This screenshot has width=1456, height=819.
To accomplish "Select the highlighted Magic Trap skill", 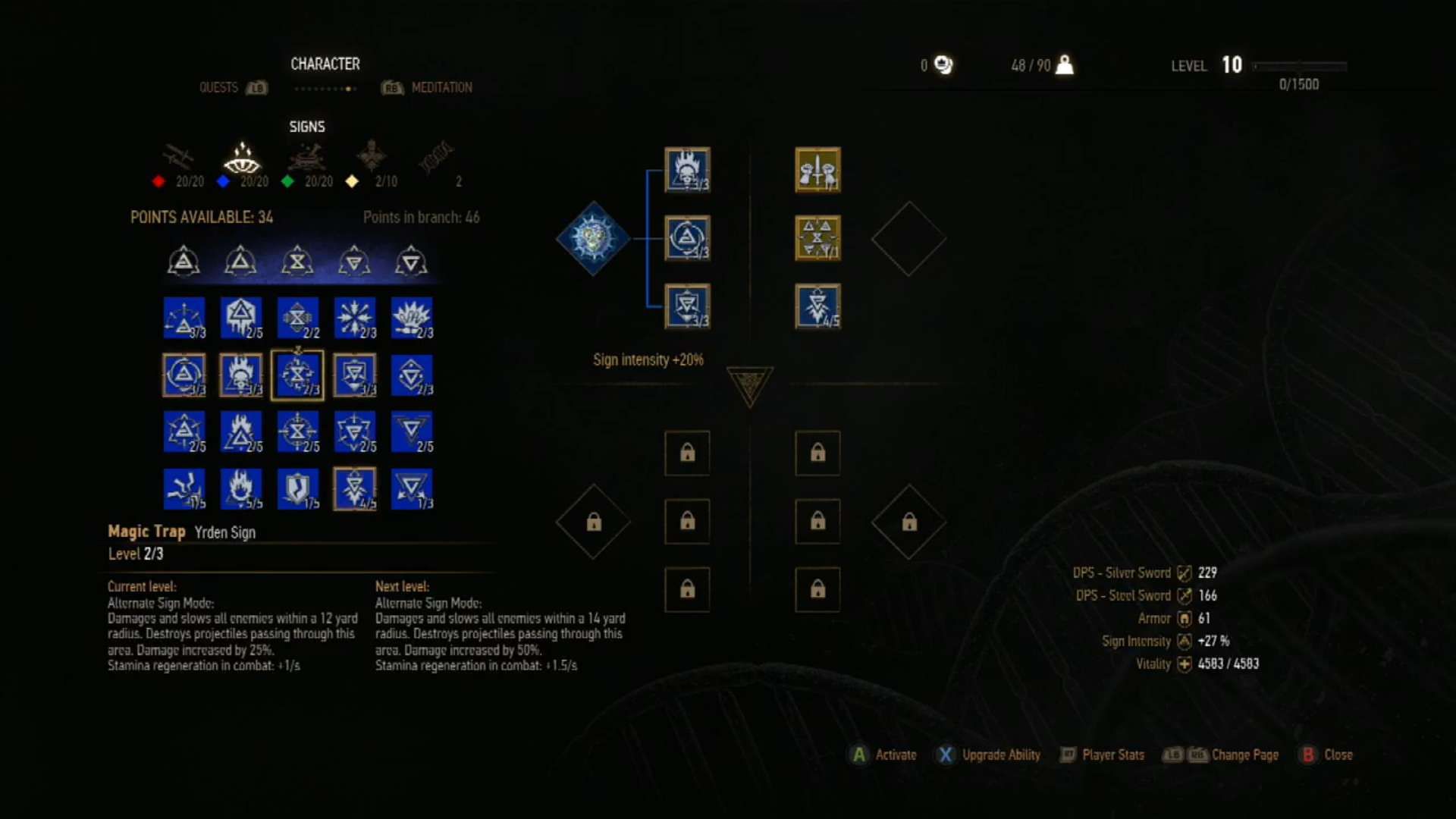I will pyautogui.click(x=299, y=375).
